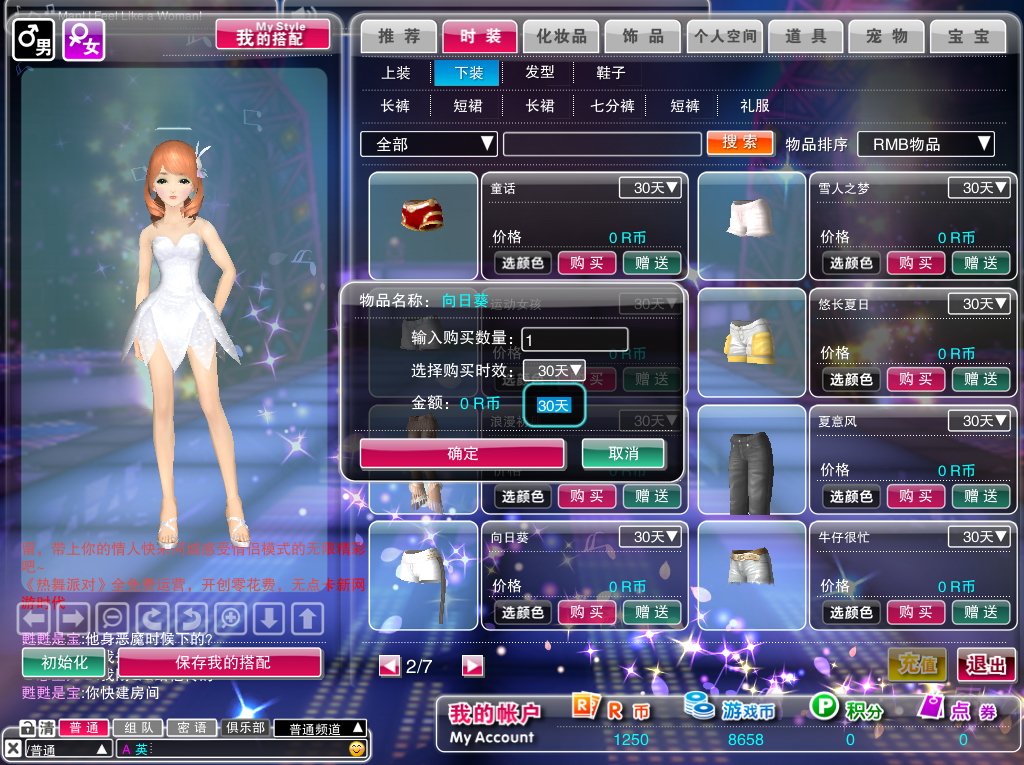This screenshot has width=1024, height=765.
Task: Open the RMB物品 sort dropdown
Action: coord(926,144)
